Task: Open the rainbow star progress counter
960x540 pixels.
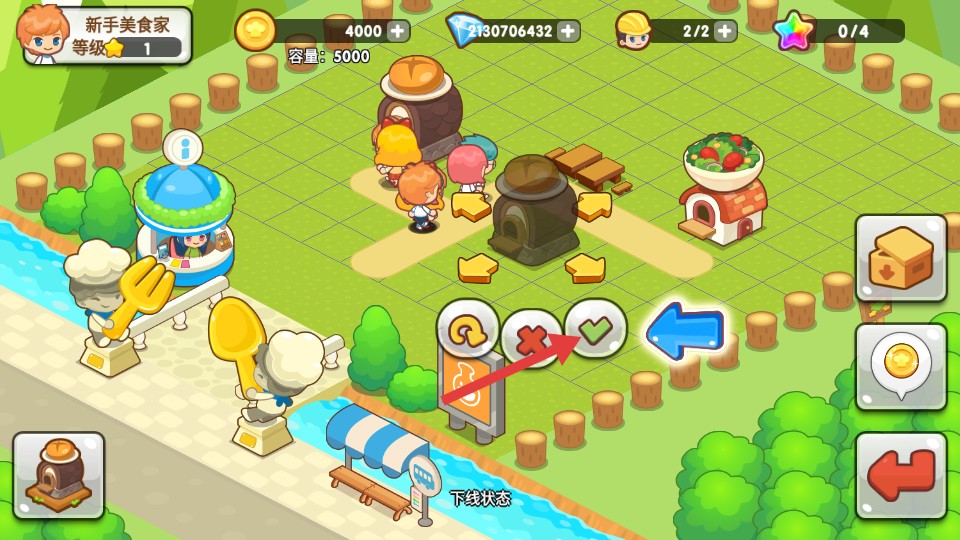Action: [840, 31]
